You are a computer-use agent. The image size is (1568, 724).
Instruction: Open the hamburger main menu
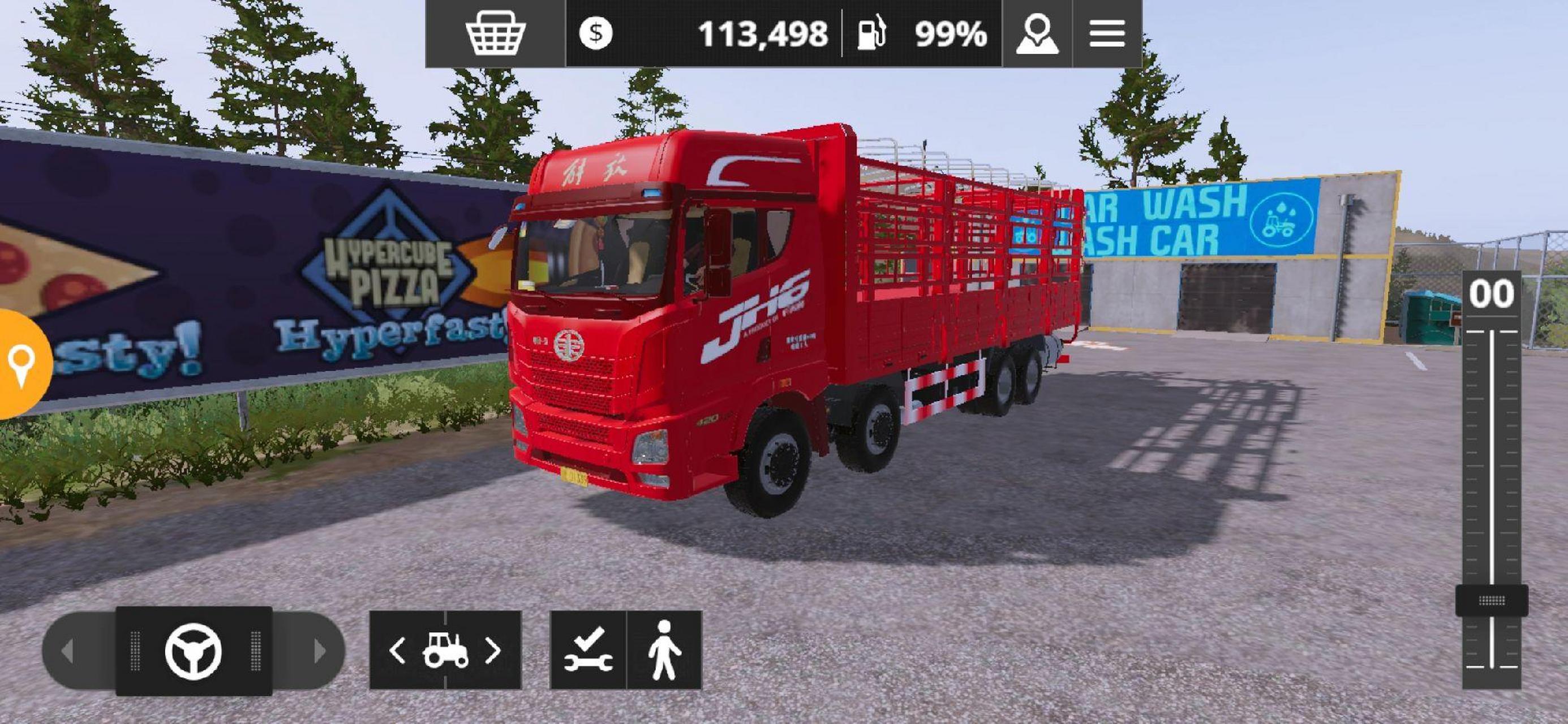(1107, 33)
